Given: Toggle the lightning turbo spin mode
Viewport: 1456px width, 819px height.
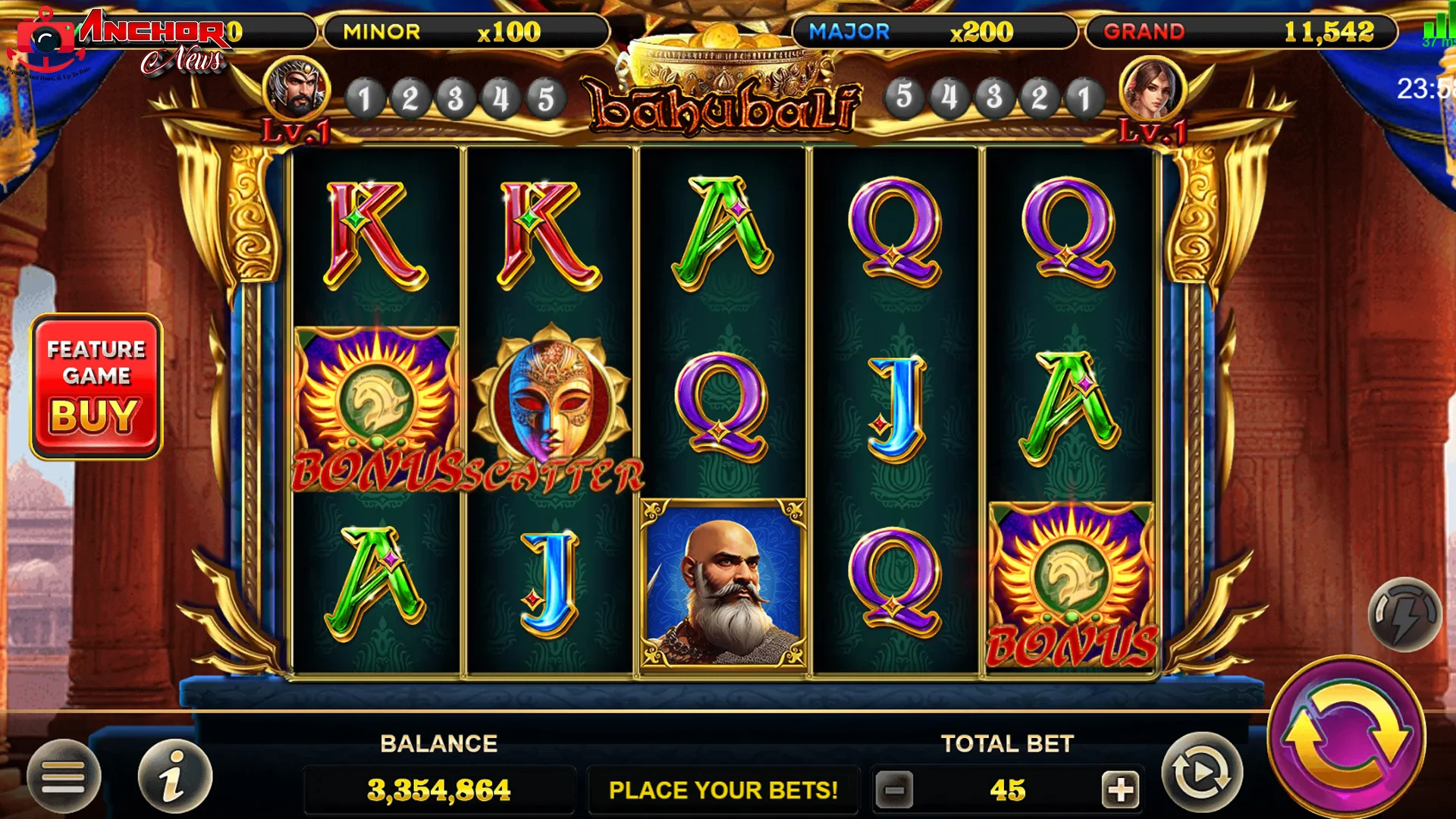Looking at the screenshot, I should [x=1404, y=614].
